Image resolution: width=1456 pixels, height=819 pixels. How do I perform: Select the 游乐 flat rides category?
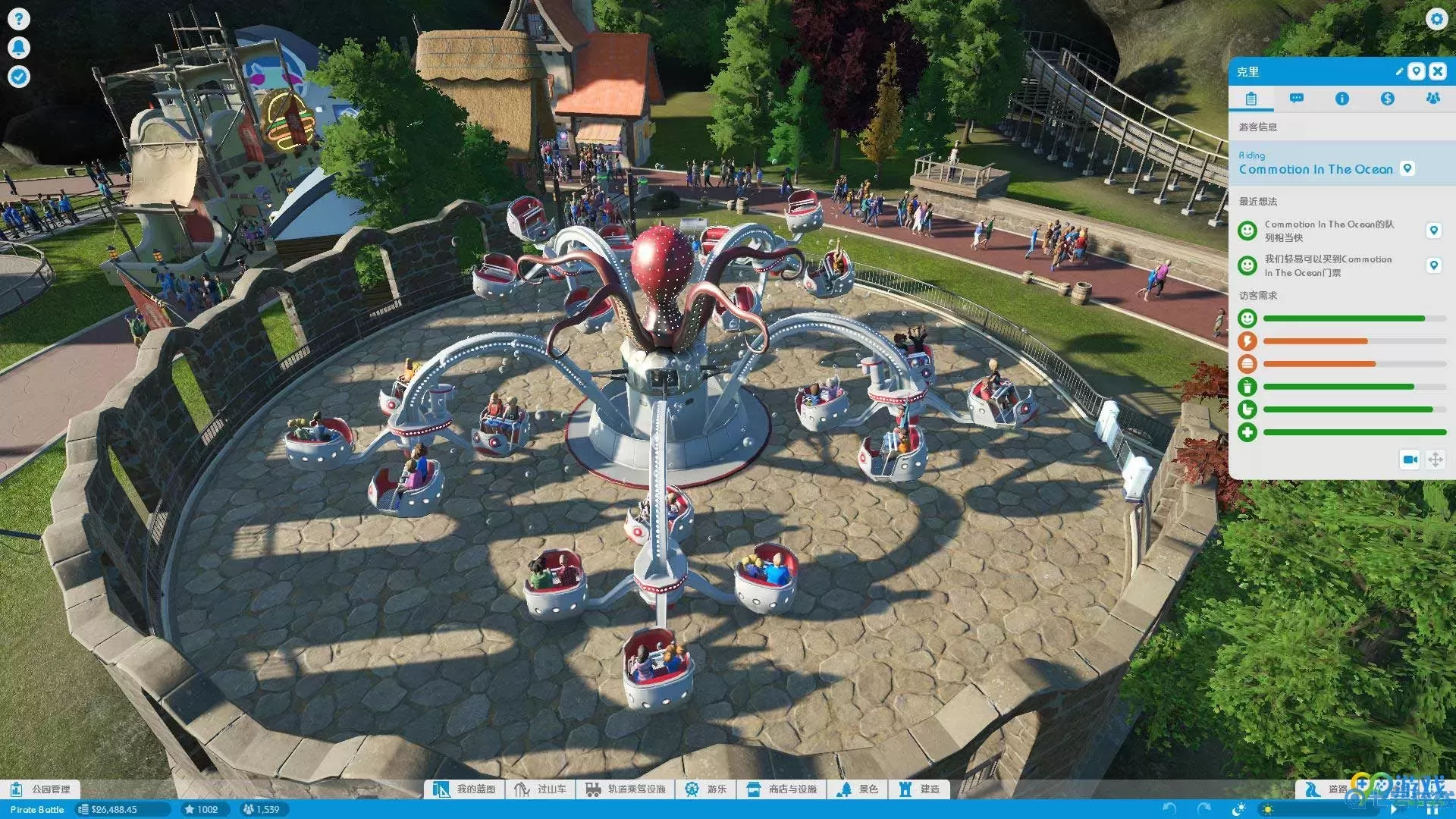coord(707,789)
